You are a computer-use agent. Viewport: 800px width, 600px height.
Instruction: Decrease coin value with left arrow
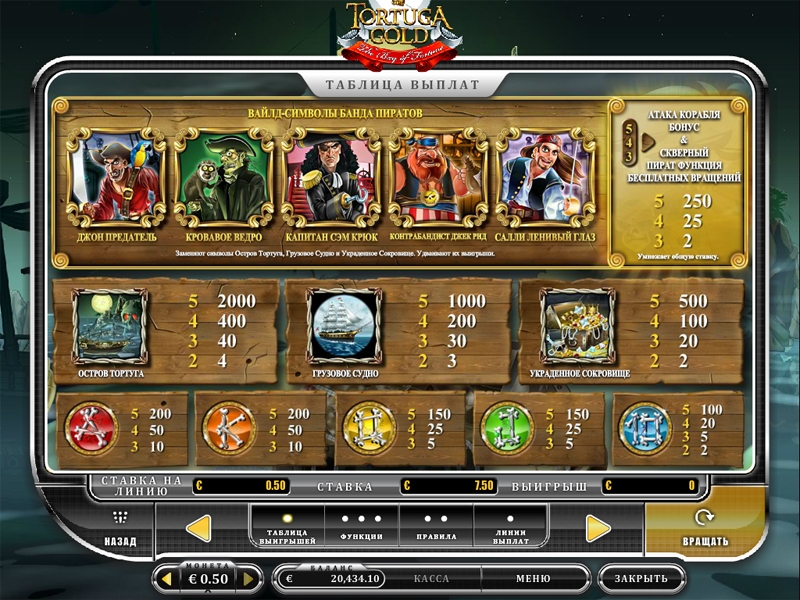[x=166, y=579]
